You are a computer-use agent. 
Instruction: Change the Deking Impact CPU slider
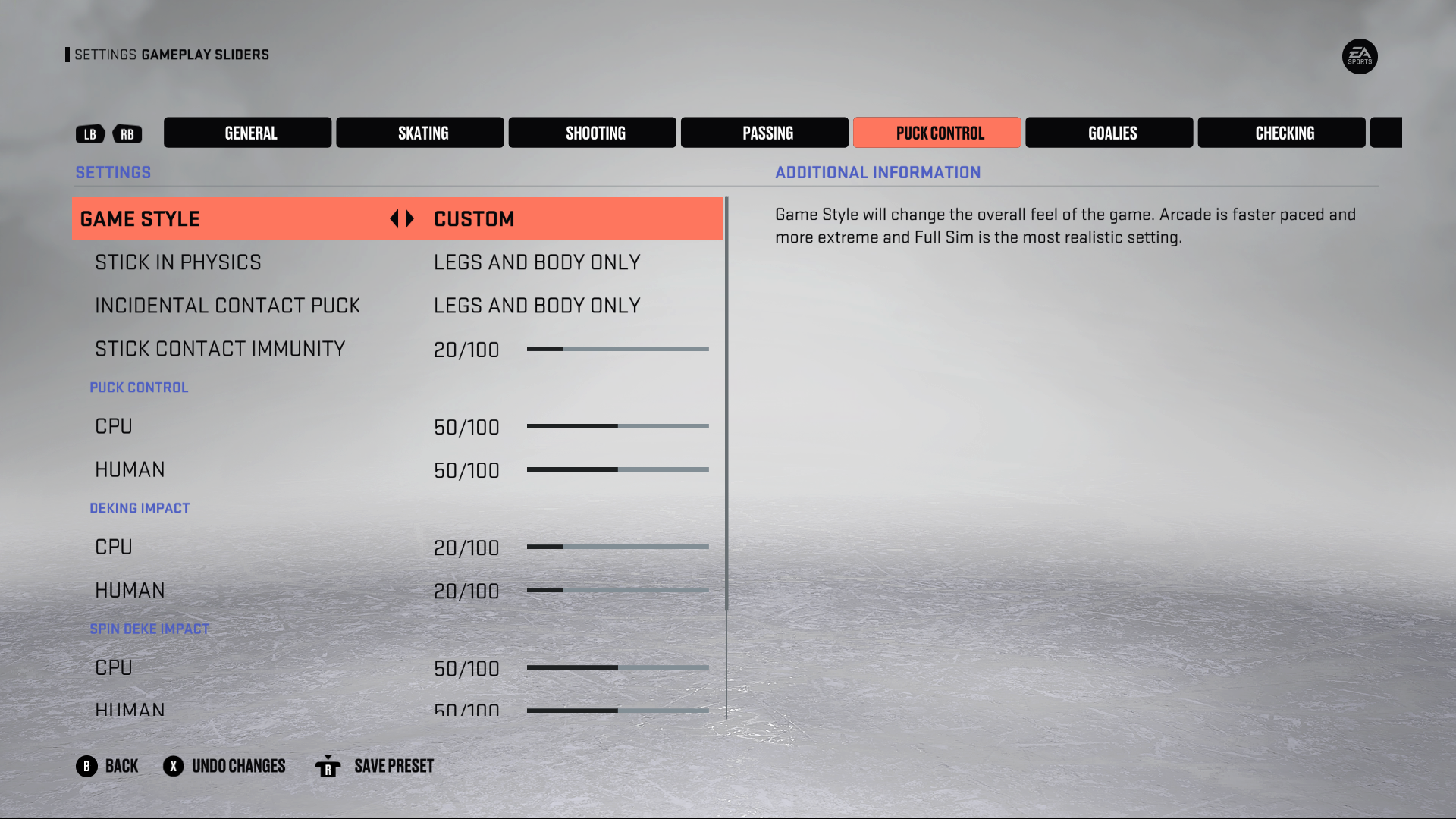pos(617,547)
